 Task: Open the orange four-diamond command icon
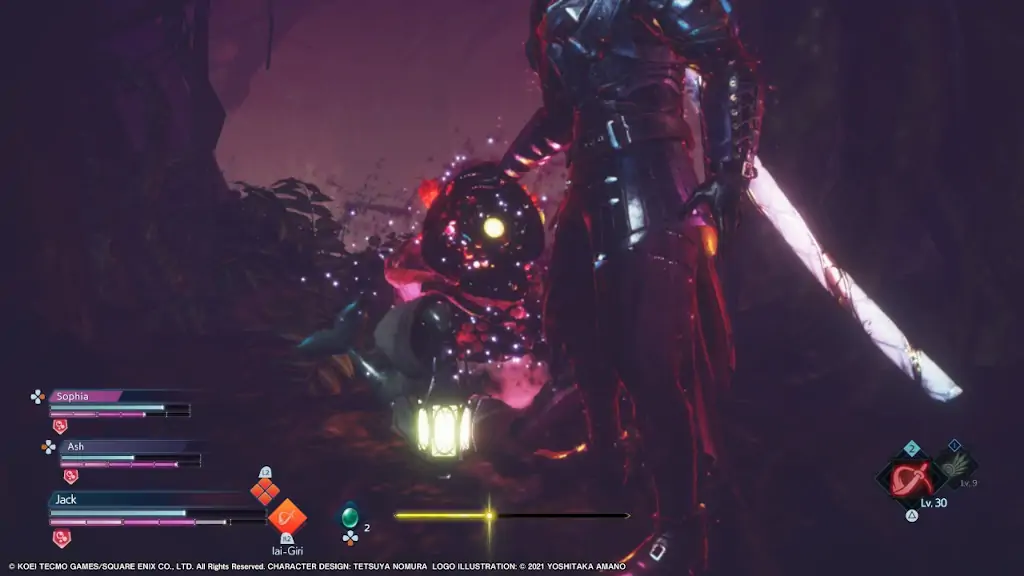point(264,491)
